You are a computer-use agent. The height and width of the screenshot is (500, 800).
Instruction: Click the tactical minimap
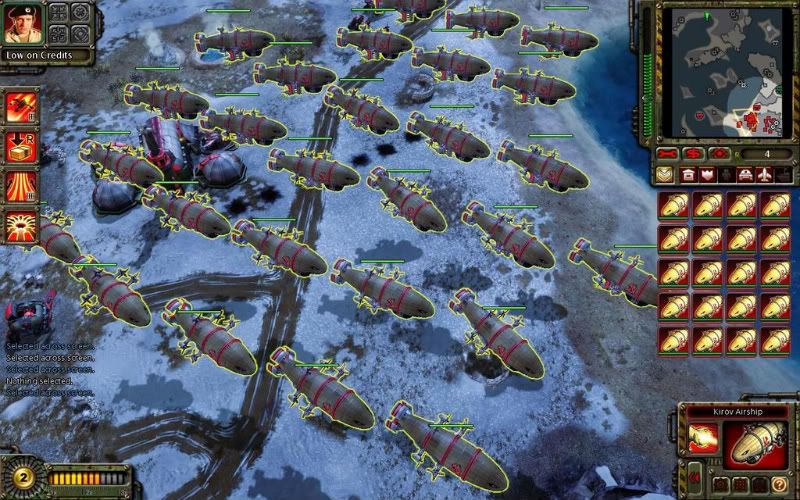pos(728,73)
